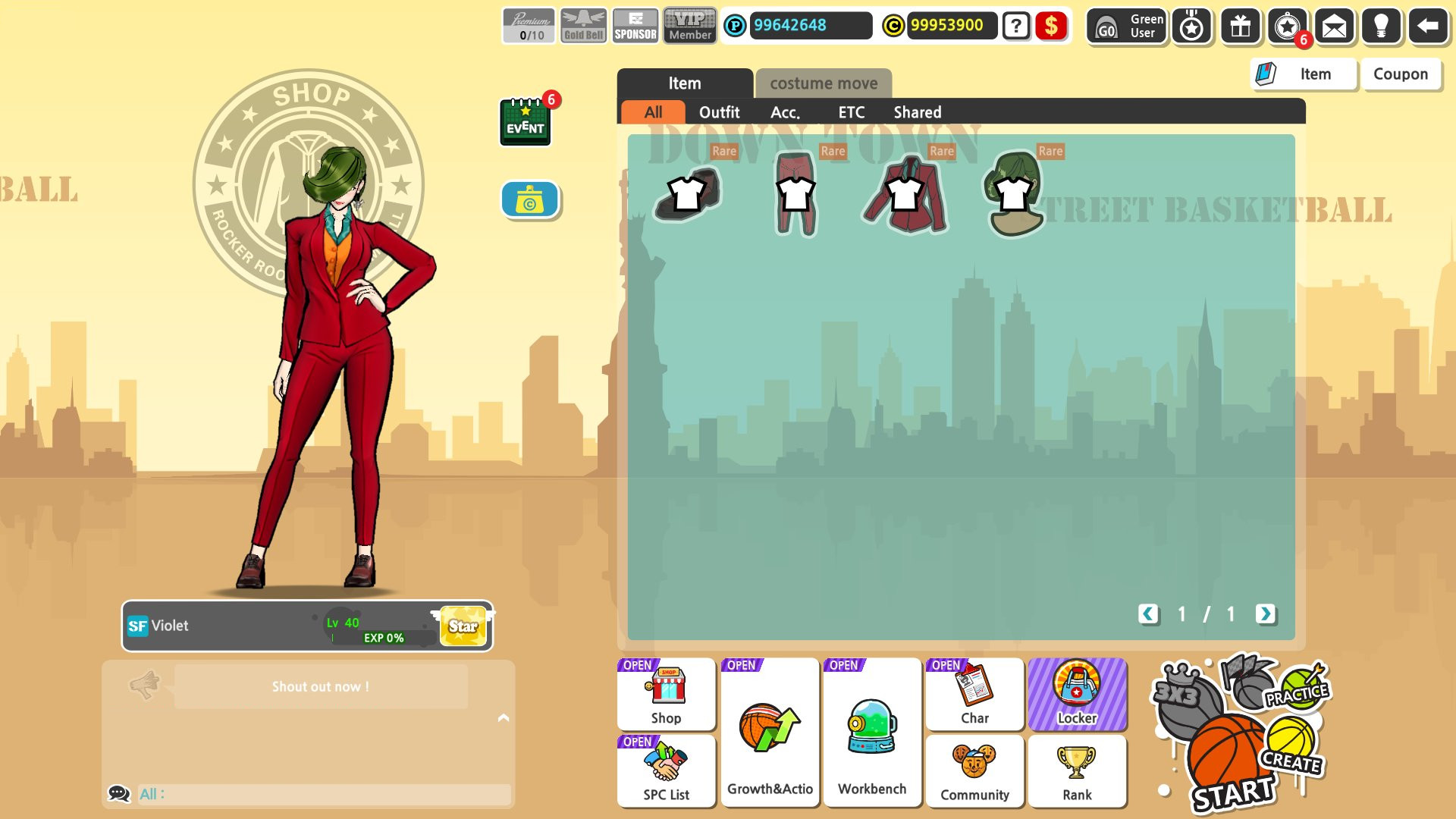1456x819 pixels.
Task: Open the star medal icon with notification badge
Action: tap(1288, 27)
